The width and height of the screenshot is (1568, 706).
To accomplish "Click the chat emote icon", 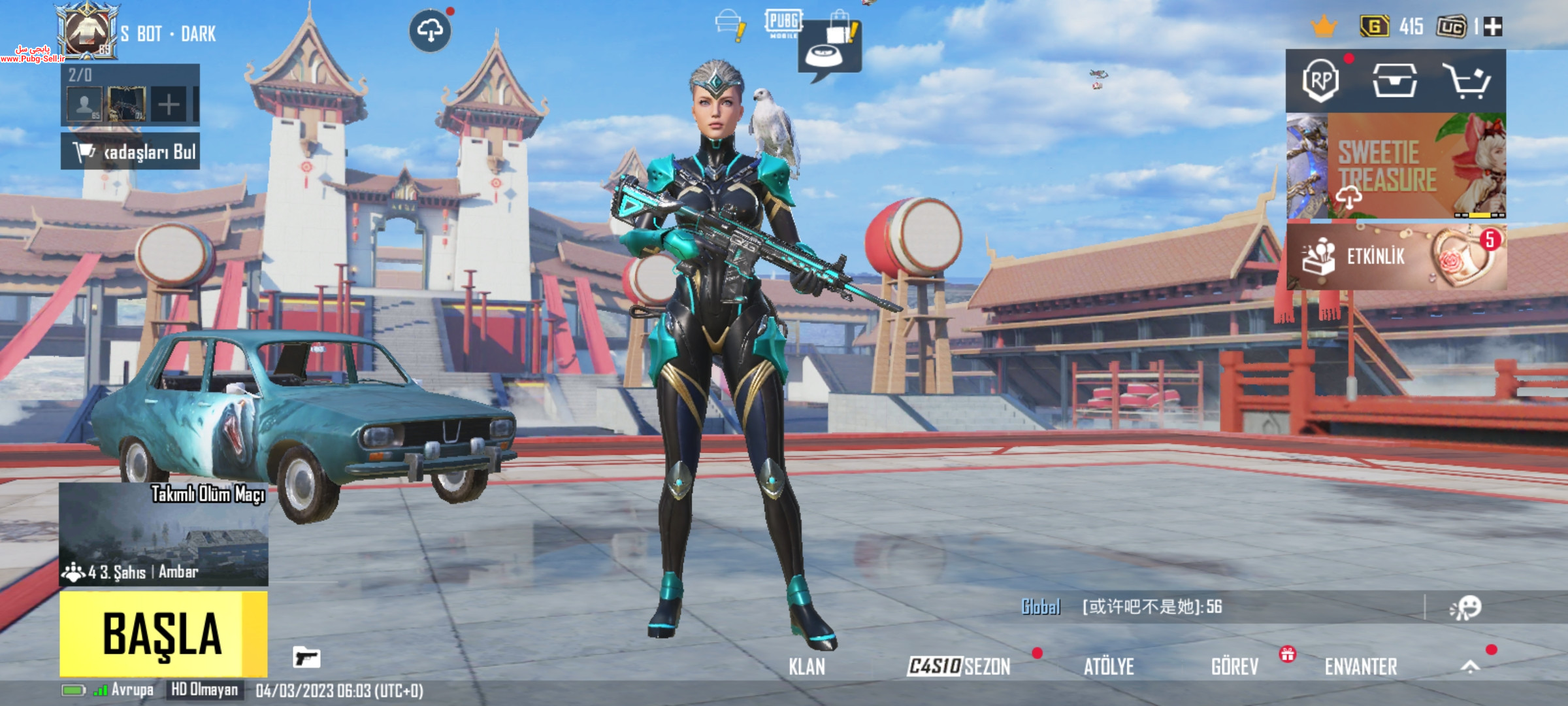I will coord(1466,607).
